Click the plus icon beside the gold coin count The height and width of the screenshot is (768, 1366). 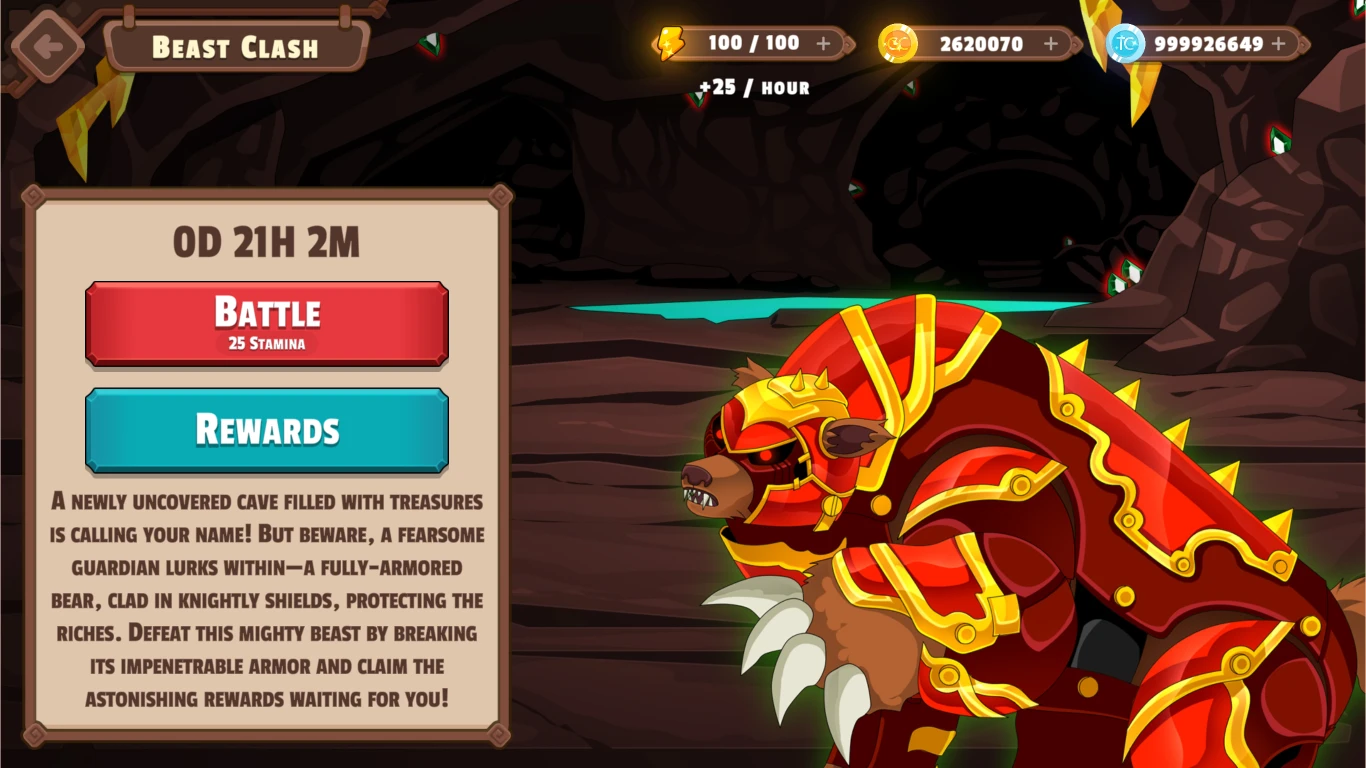point(1049,43)
